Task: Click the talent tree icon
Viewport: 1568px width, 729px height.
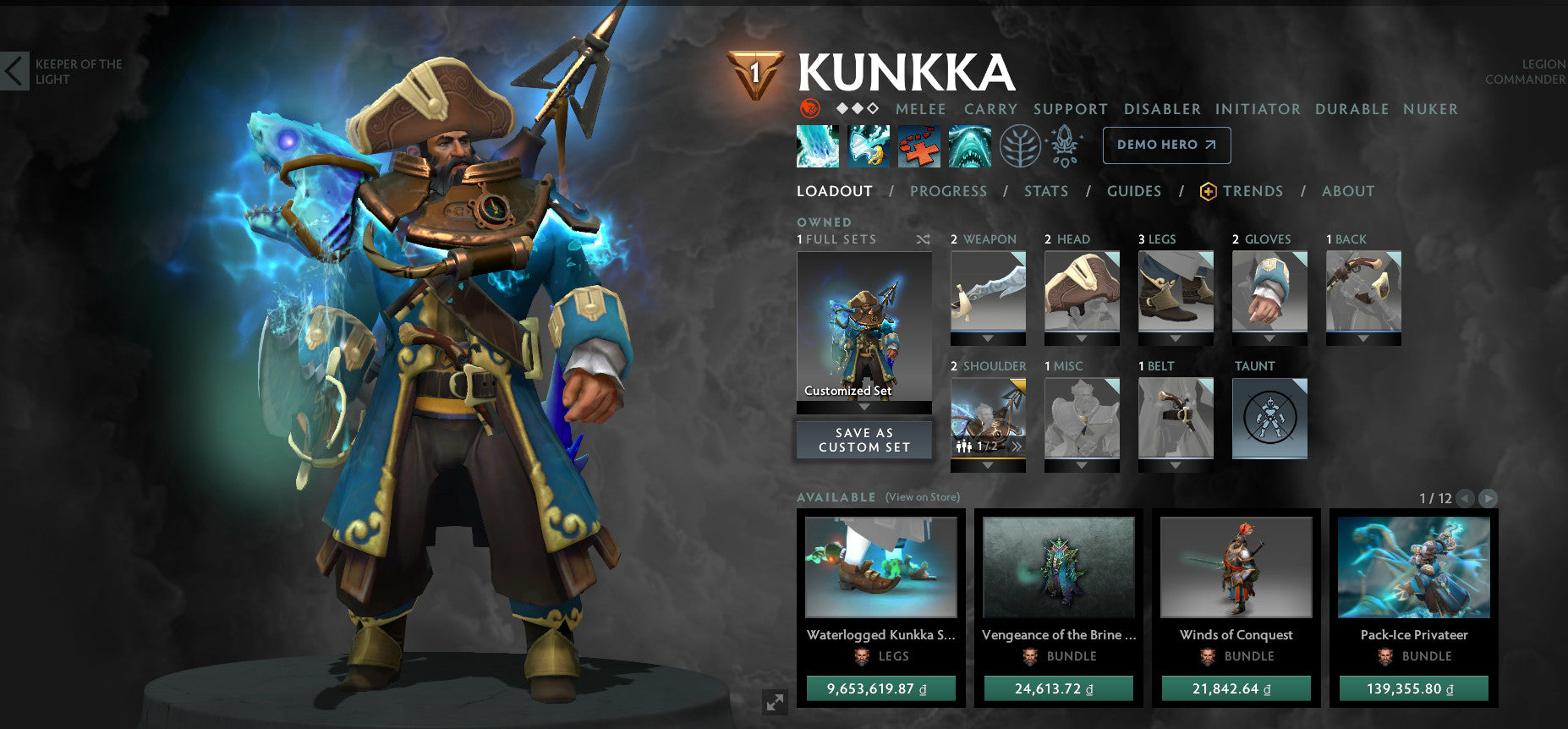Action: pos(1021,145)
